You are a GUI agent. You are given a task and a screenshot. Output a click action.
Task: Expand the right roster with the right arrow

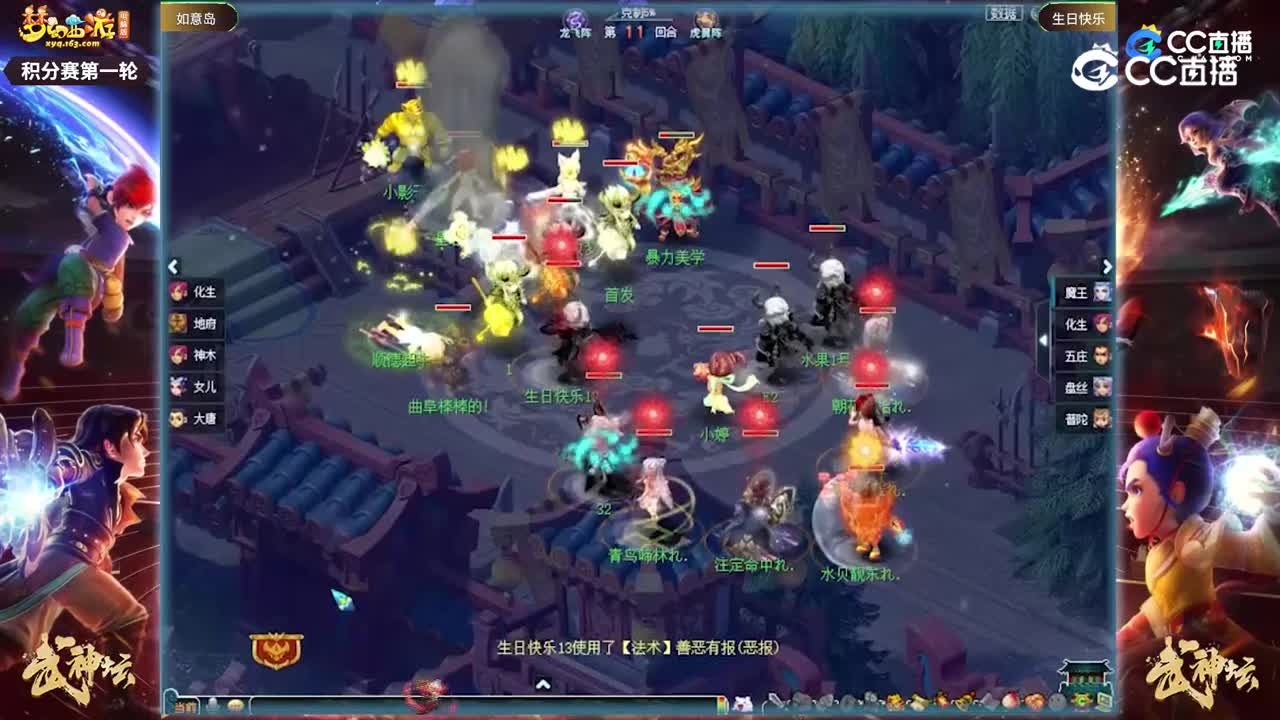click(x=1107, y=265)
